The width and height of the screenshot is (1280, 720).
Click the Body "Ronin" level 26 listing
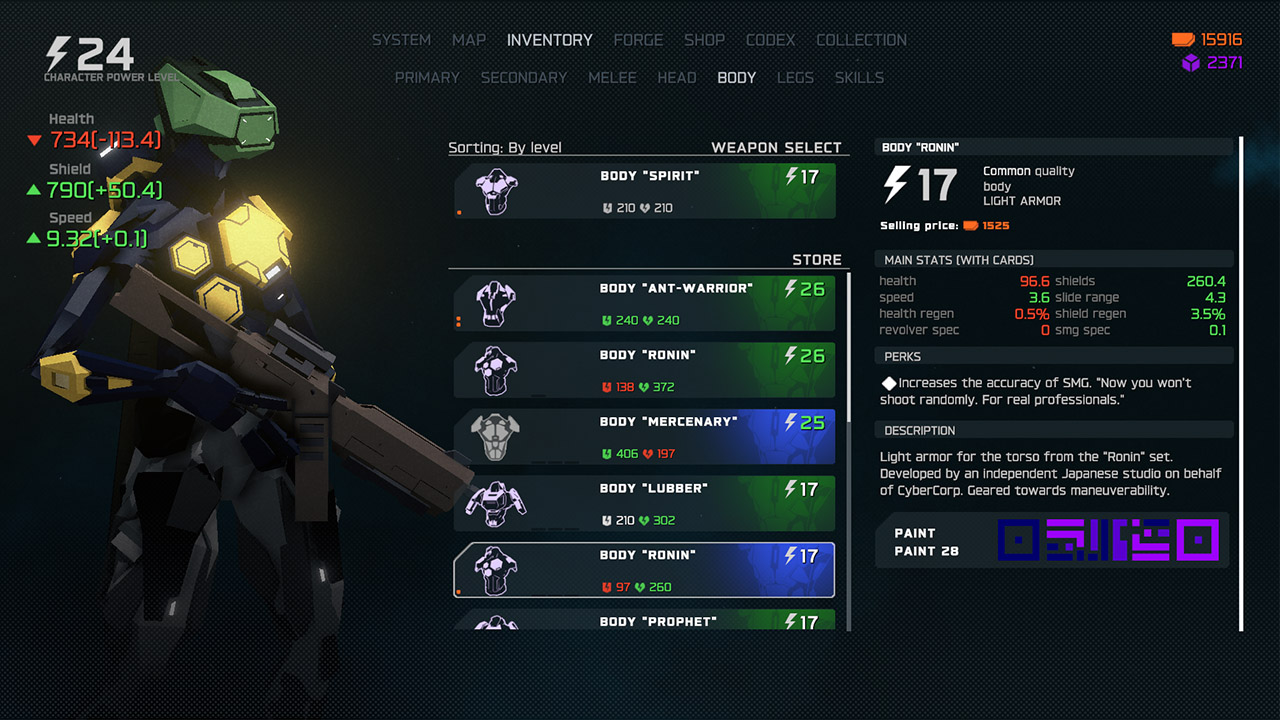tap(640, 370)
